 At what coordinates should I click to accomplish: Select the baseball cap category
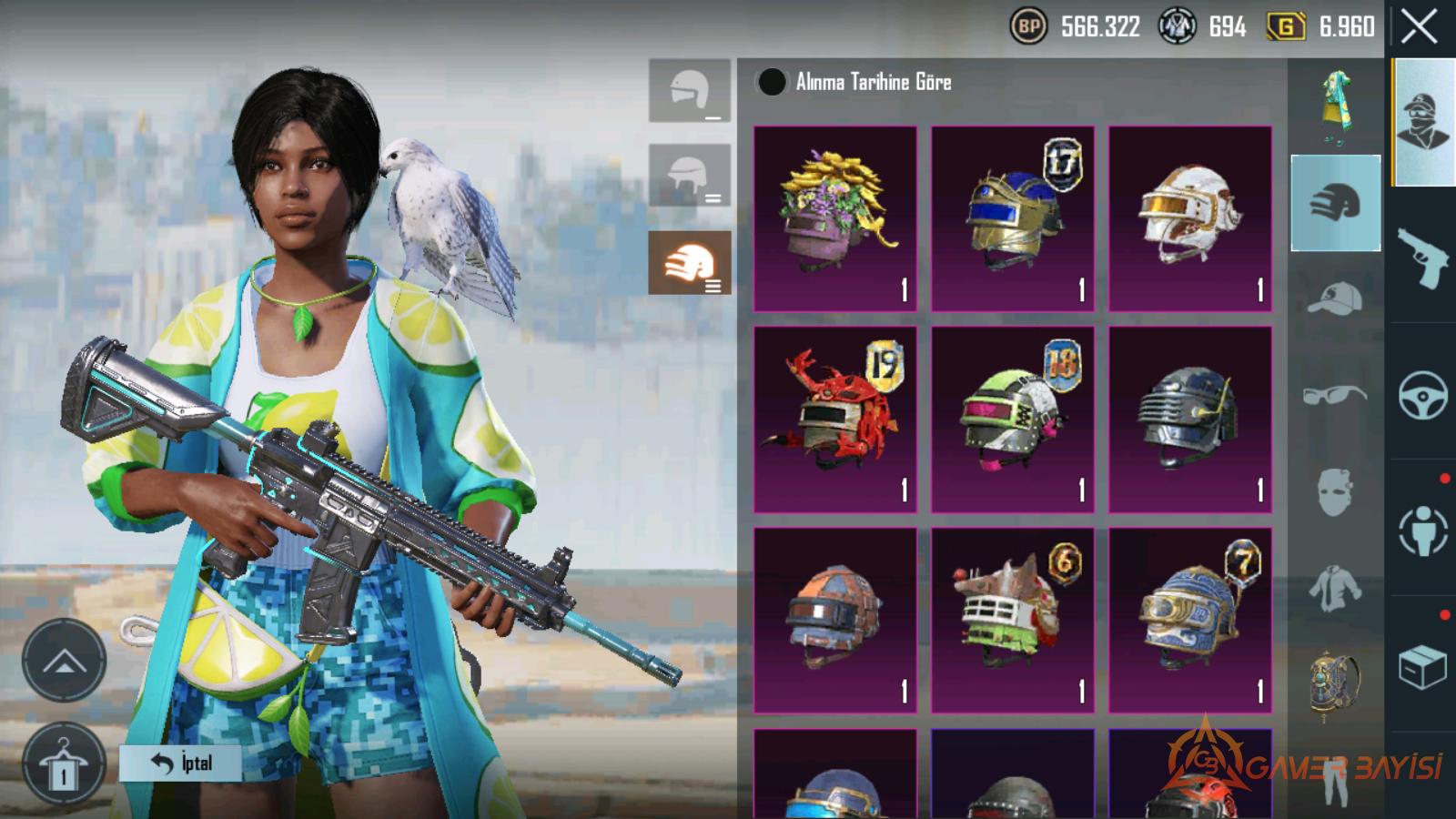click(x=1335, y=299)
